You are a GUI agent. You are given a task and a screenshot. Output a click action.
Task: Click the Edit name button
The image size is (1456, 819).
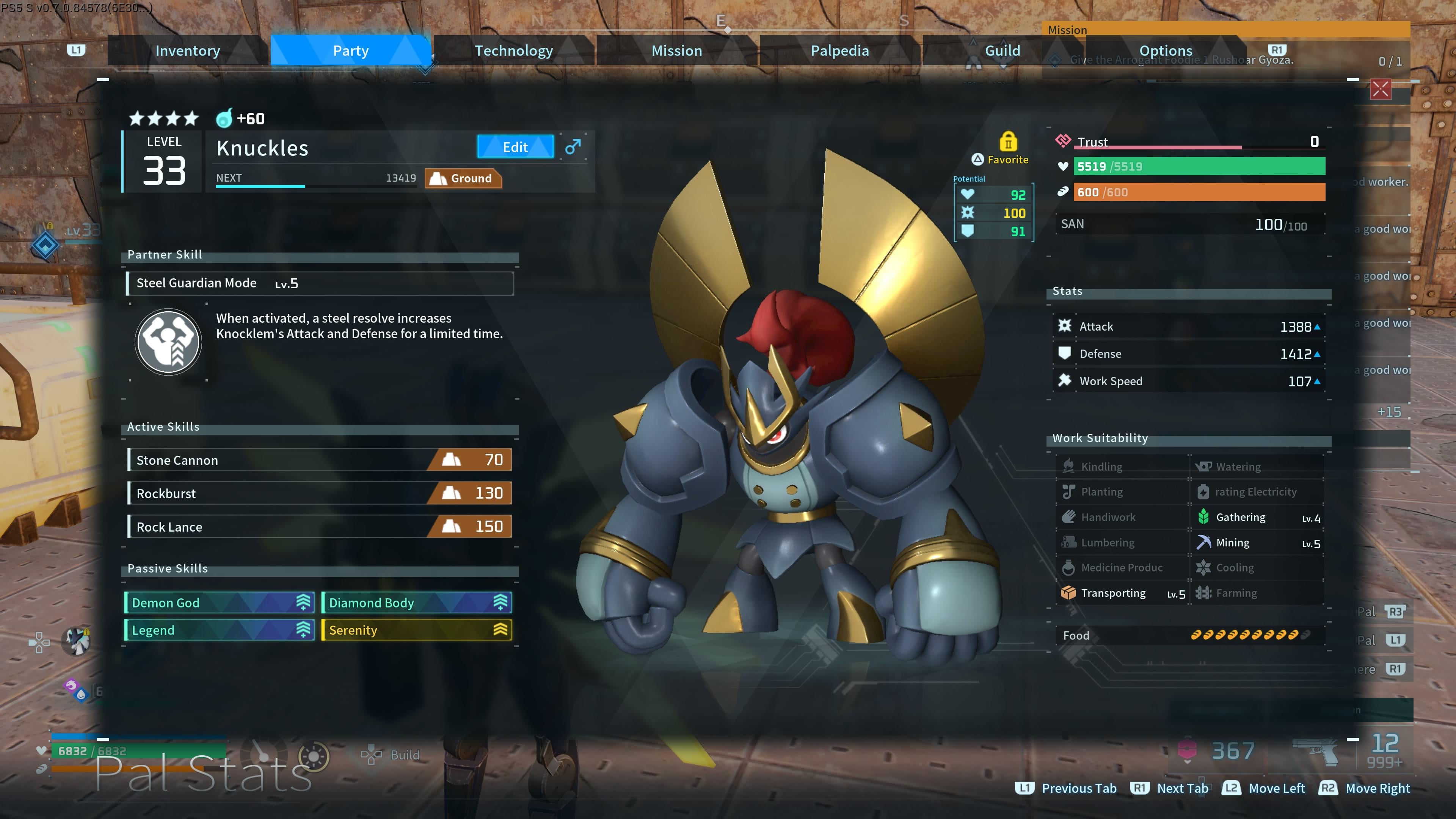click(x=515, y=147)
